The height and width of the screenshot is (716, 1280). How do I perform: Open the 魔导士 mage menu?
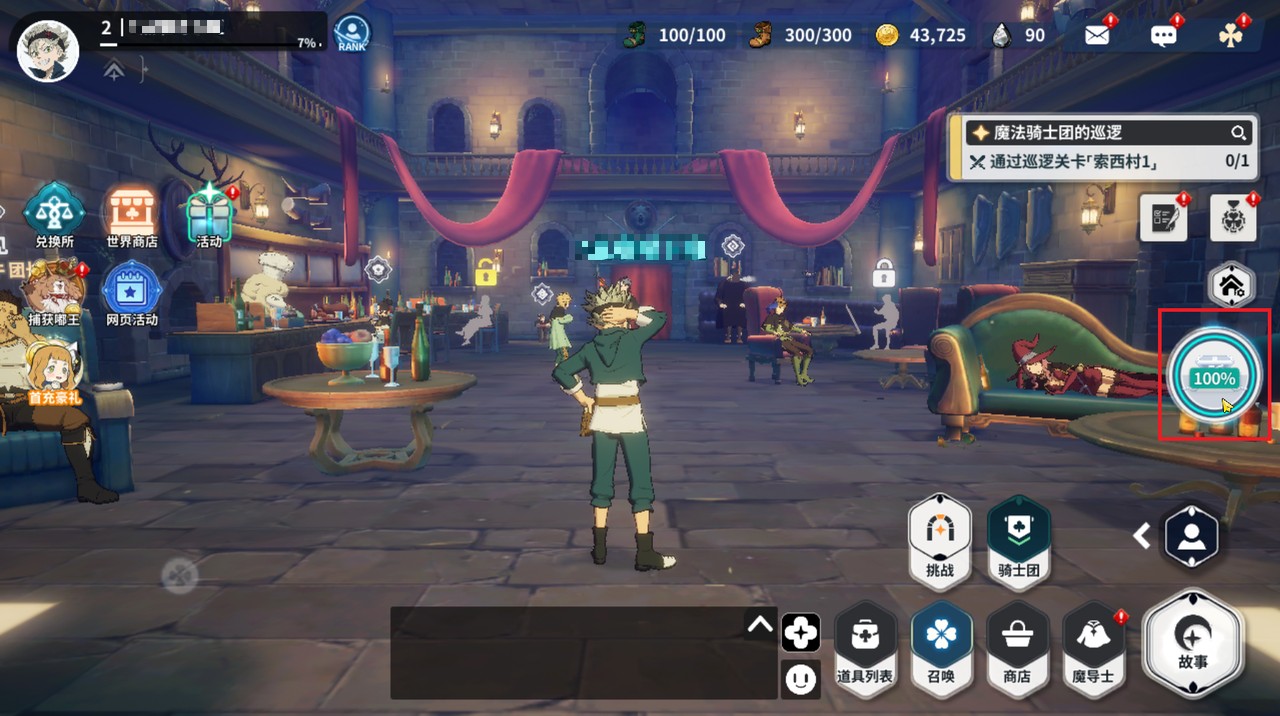point(1093,645)
